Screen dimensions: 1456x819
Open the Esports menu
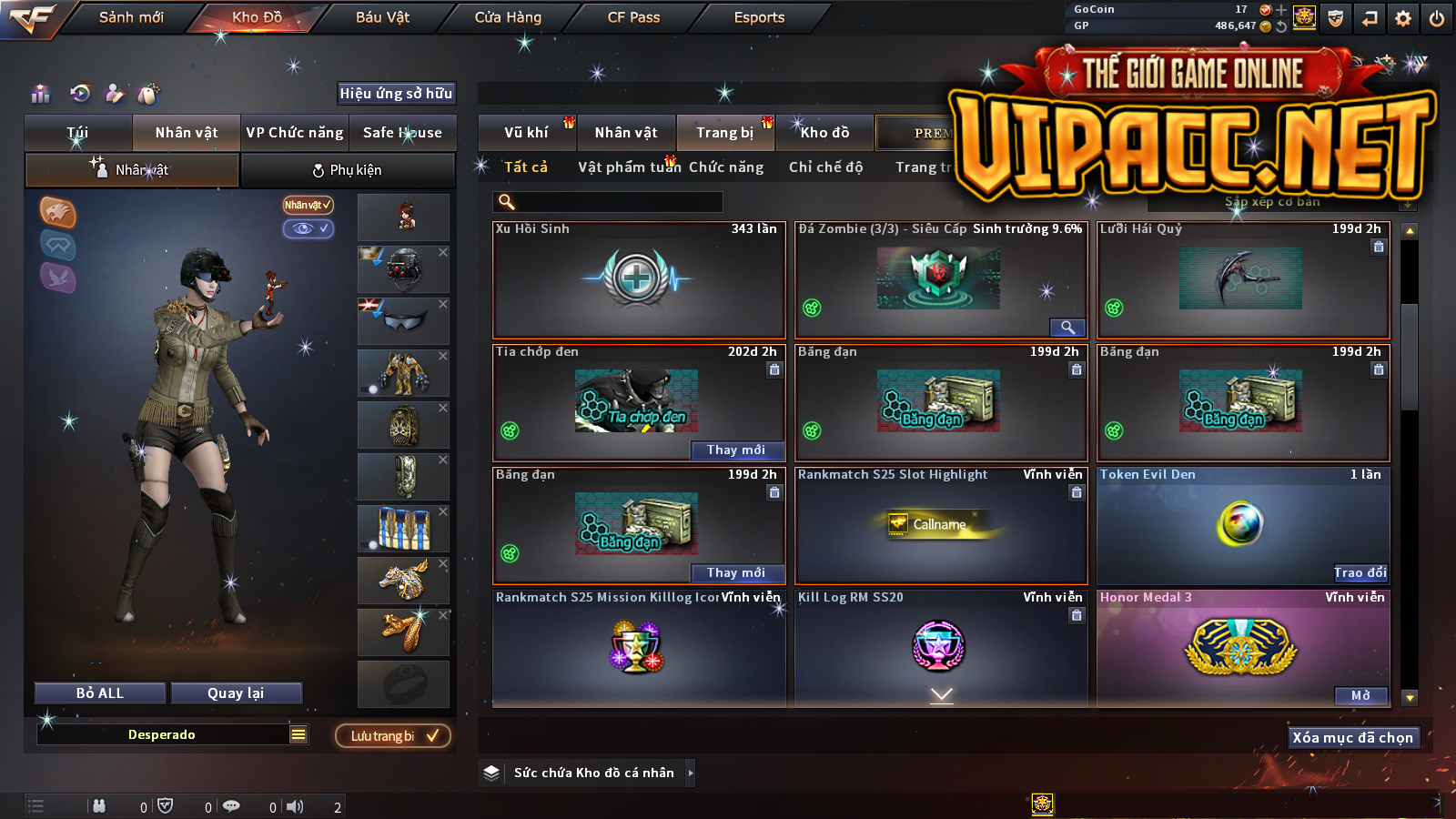click(759, 17)
